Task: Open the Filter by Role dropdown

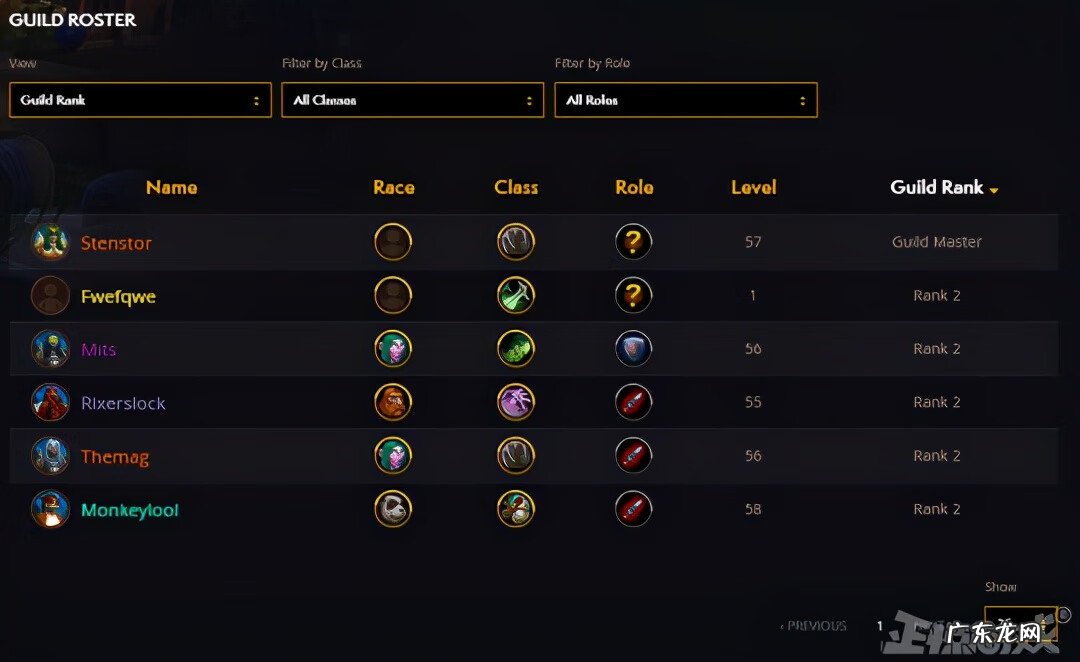Action: click(x=685, y=100)
